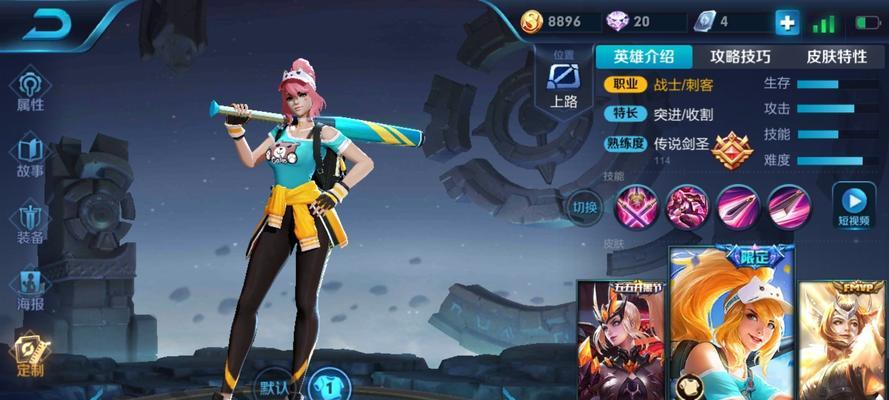Select the pink armored figure skill icon

tap(687, 206)
